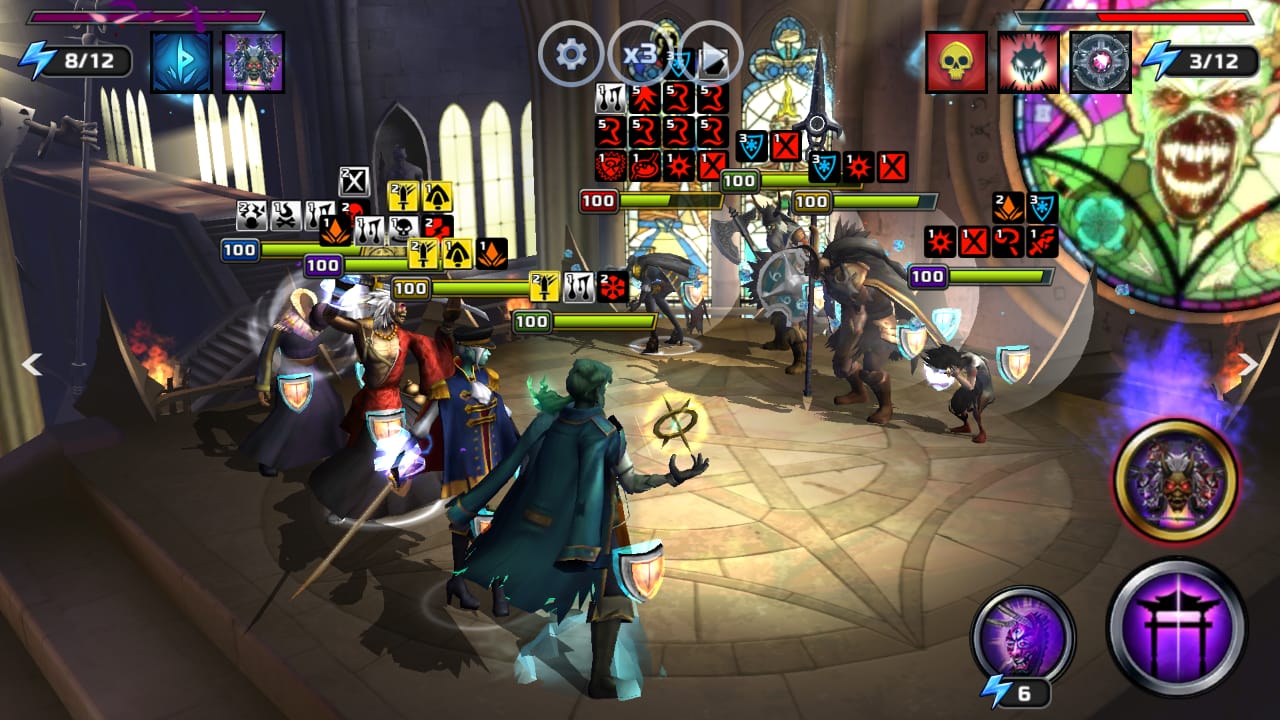The height and width of the screenshot is (720, 1280).
Task: Use the gold-ringed demon mask skill
Action: [1176, 481]
